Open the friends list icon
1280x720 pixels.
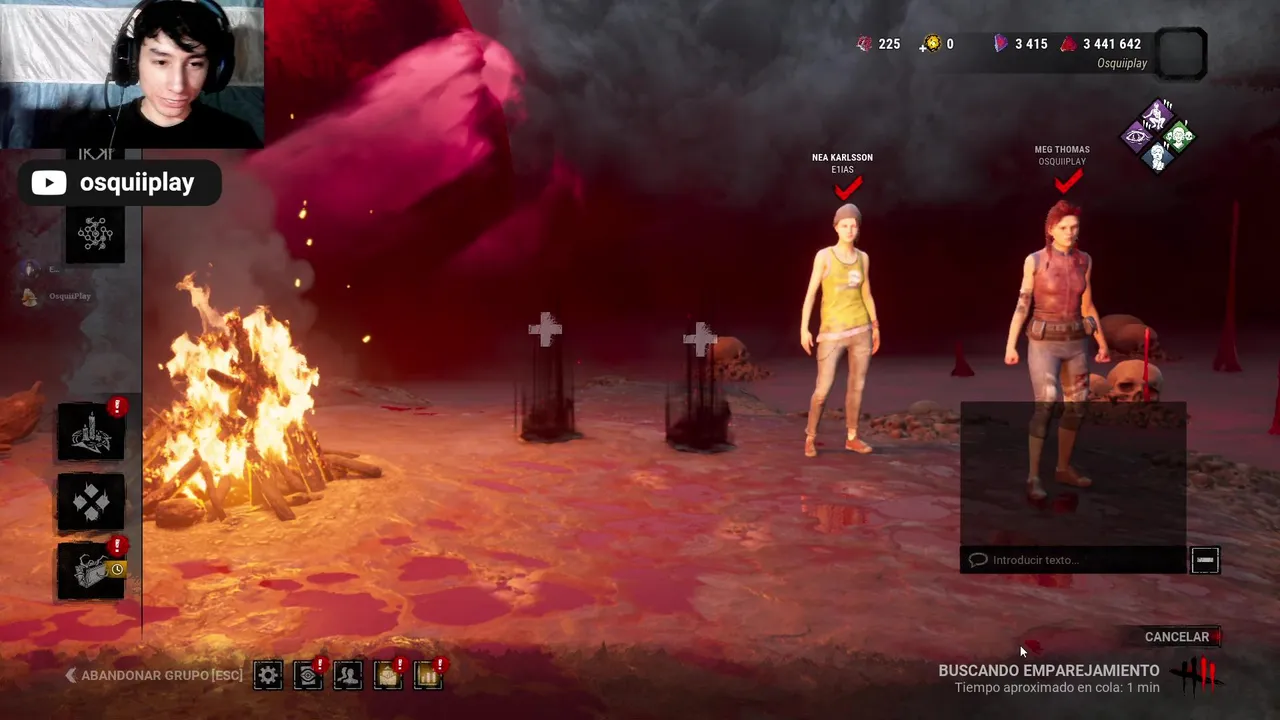[x=348, y=675]
